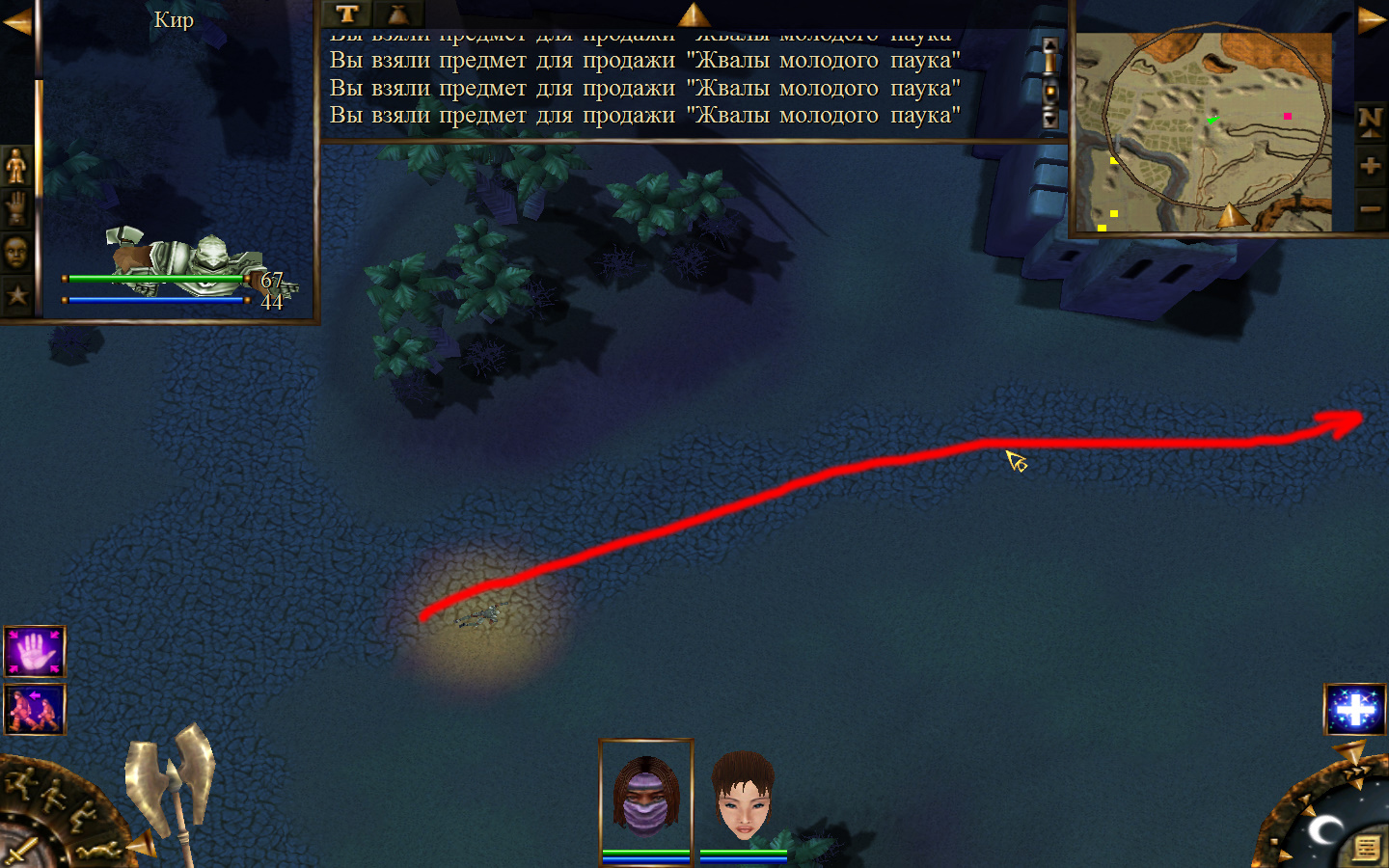1389x868 pixels.
Task: Click on the minimap
Action: tap(1204, 131)
